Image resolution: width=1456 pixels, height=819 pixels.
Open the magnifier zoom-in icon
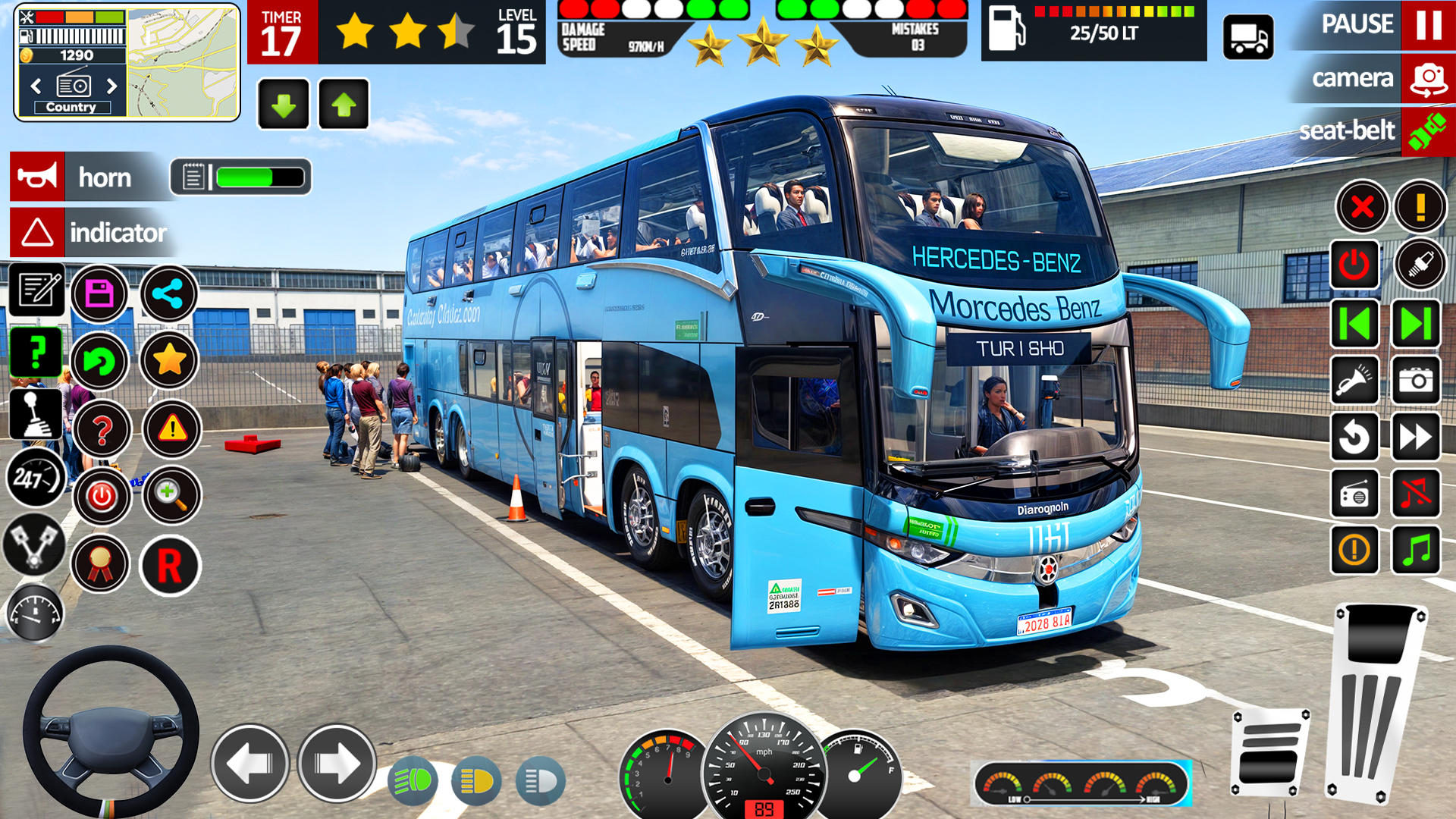click(171, 495)
